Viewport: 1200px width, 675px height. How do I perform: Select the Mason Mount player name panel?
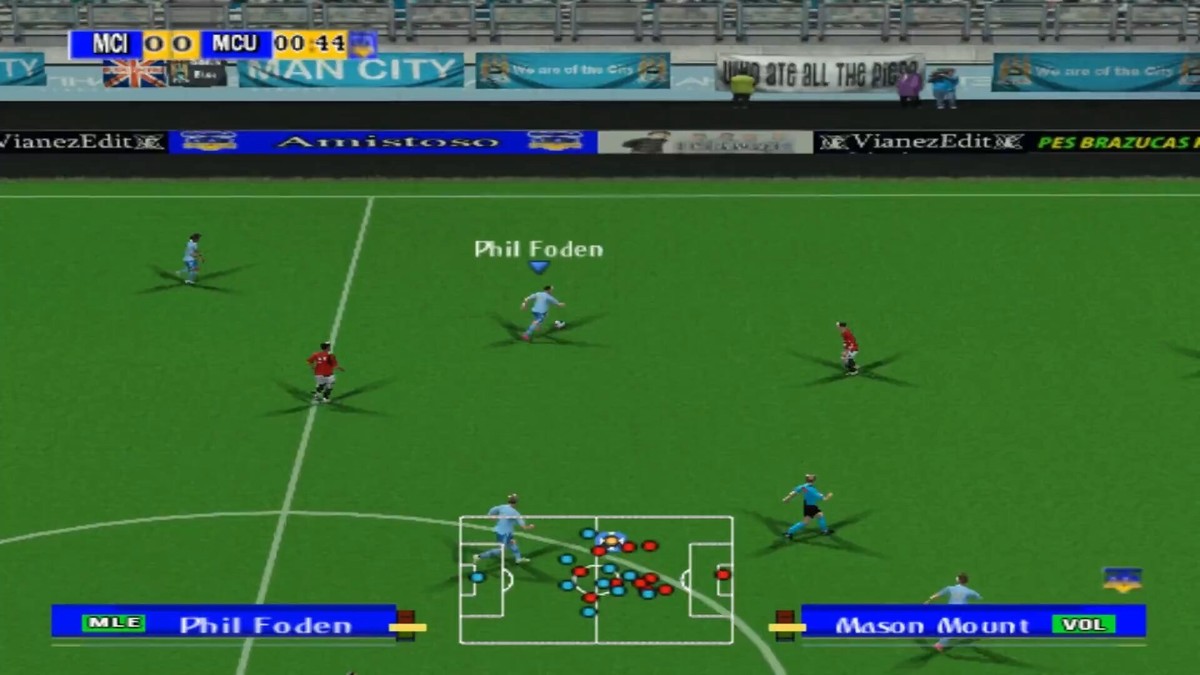point(973,622)
